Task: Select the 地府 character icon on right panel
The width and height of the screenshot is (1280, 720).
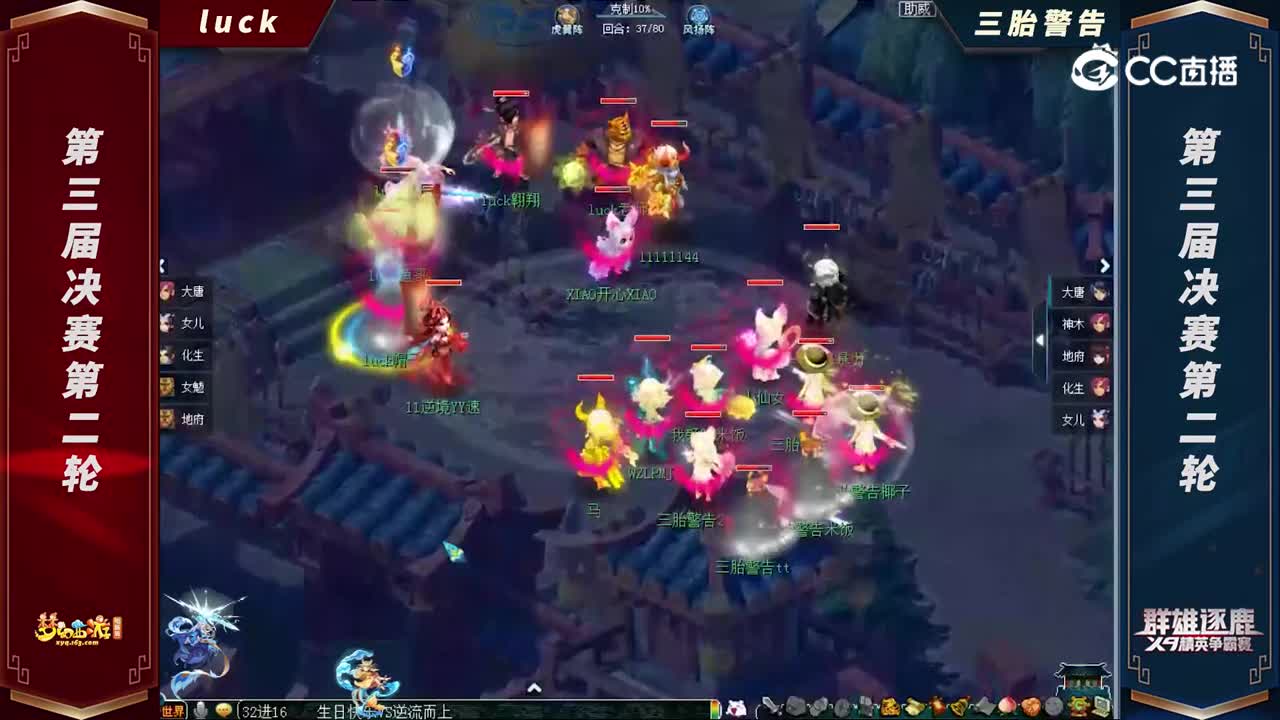Action: pos(1101,355)
